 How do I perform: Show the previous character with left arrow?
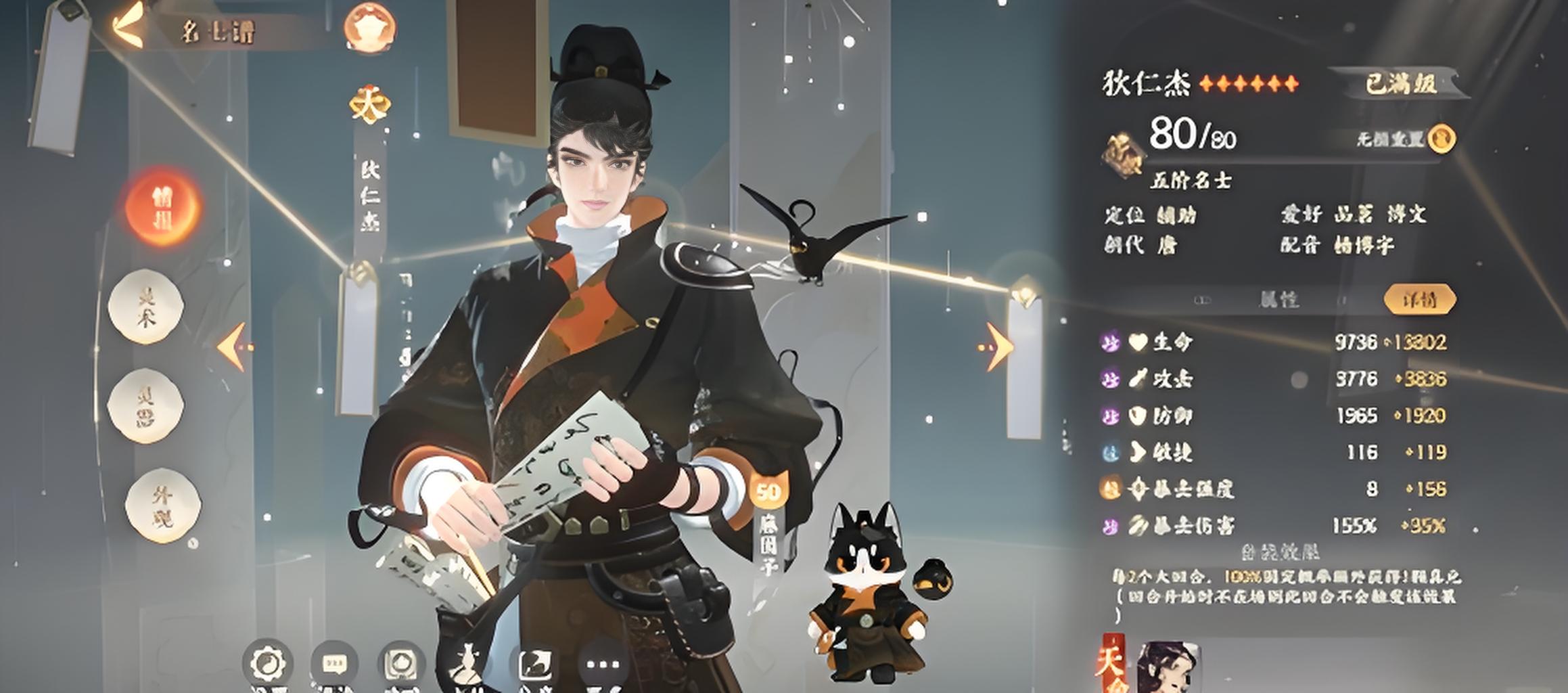[x=233, y=346]
